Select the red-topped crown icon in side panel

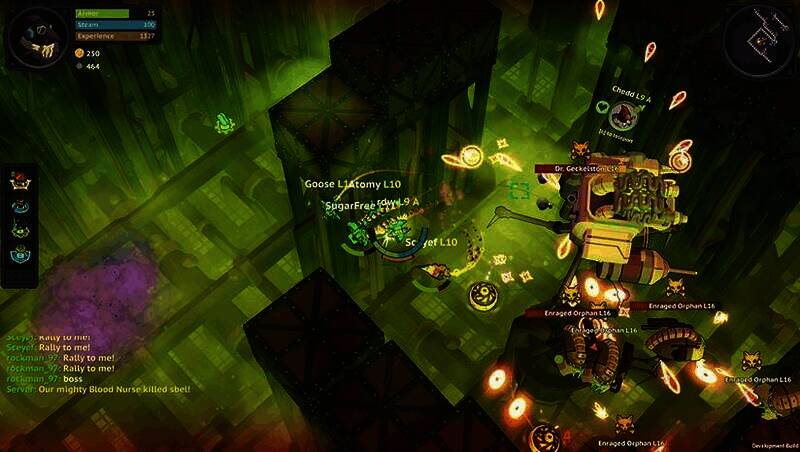coord(19,181)
